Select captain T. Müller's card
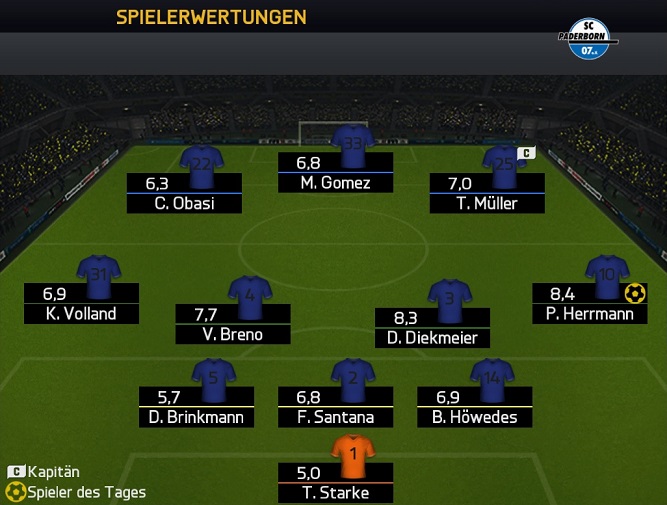The width and height of the screenshot is (667, 505). point(487,193)
